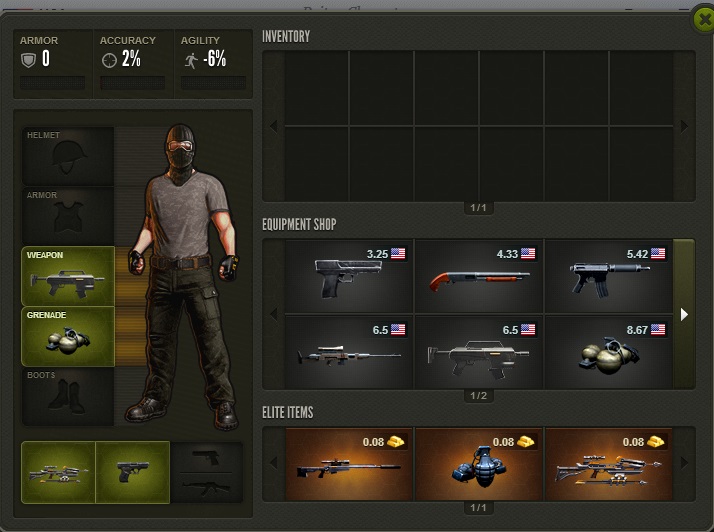Viewport: 714px width, 532px height.
Task: Buy the submachine gun priced 5.42
Action: (607, 274)
